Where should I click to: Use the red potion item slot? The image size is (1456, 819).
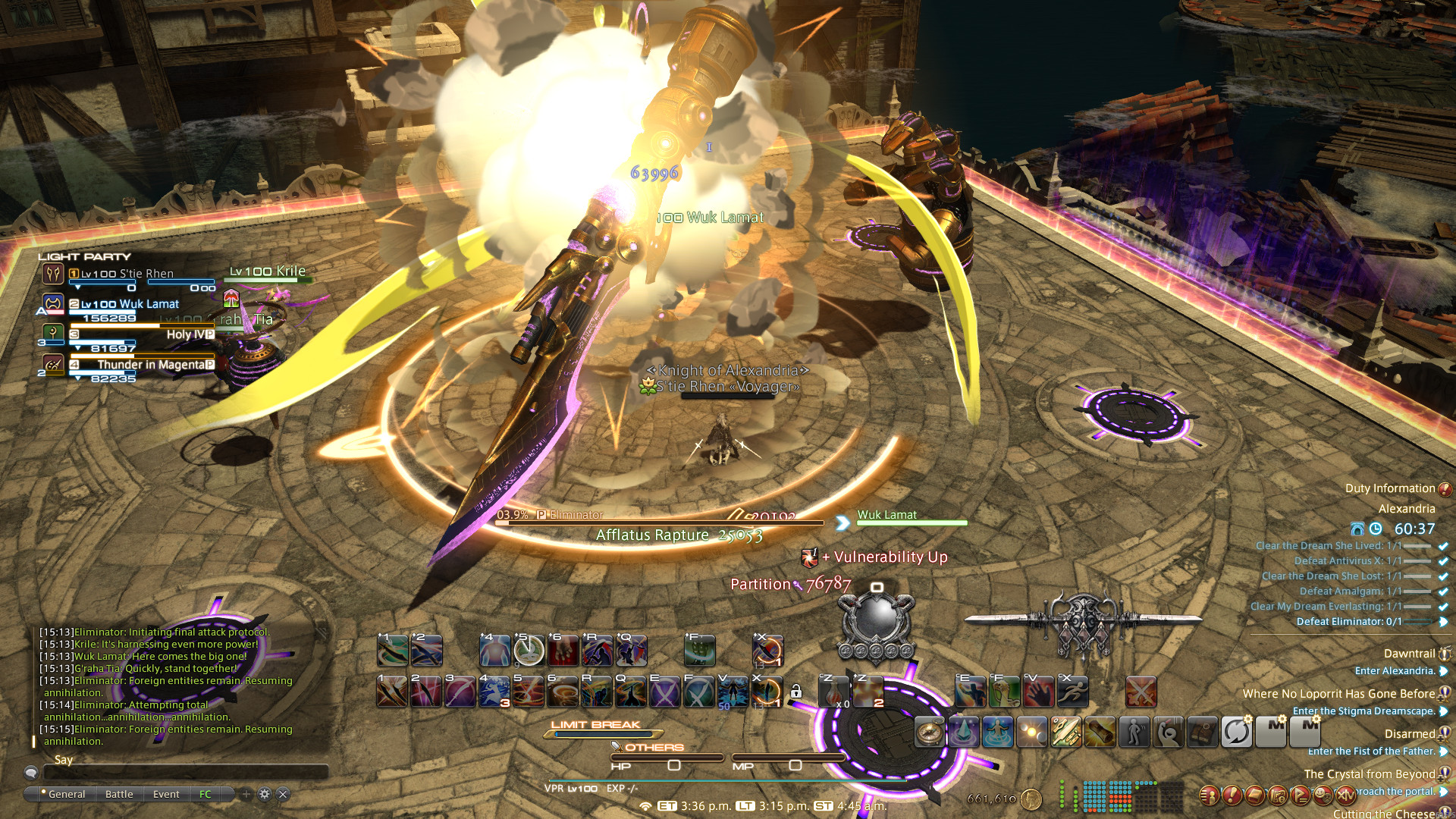833,692
